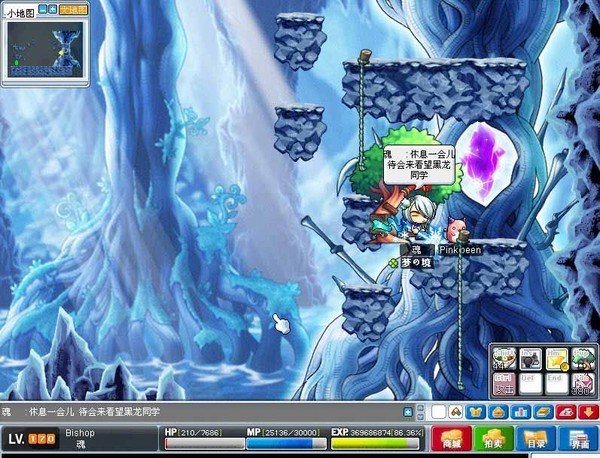Open the world map from the orange minimap button
The height and width of the screenshot is (458, 600).
[73, 9]
